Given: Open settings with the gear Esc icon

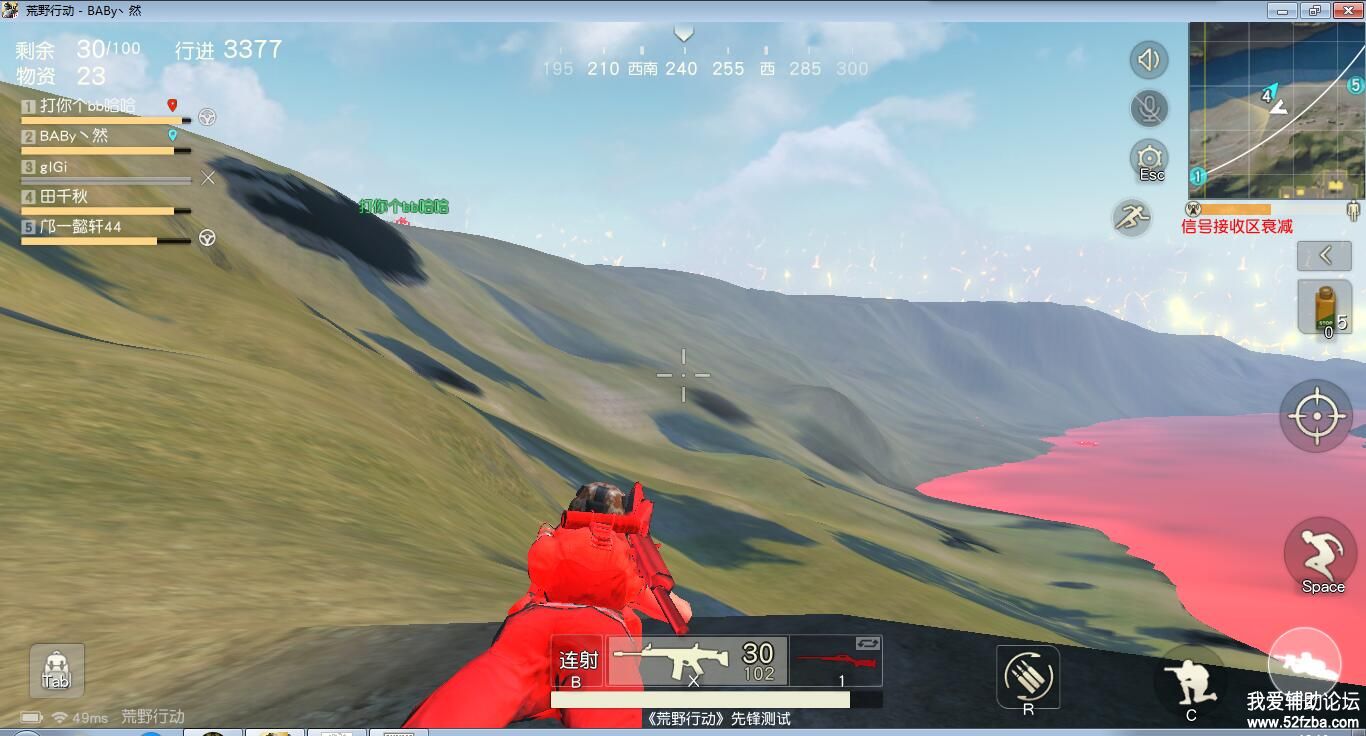Looking at the screenshot, I should click(1150, 159).
